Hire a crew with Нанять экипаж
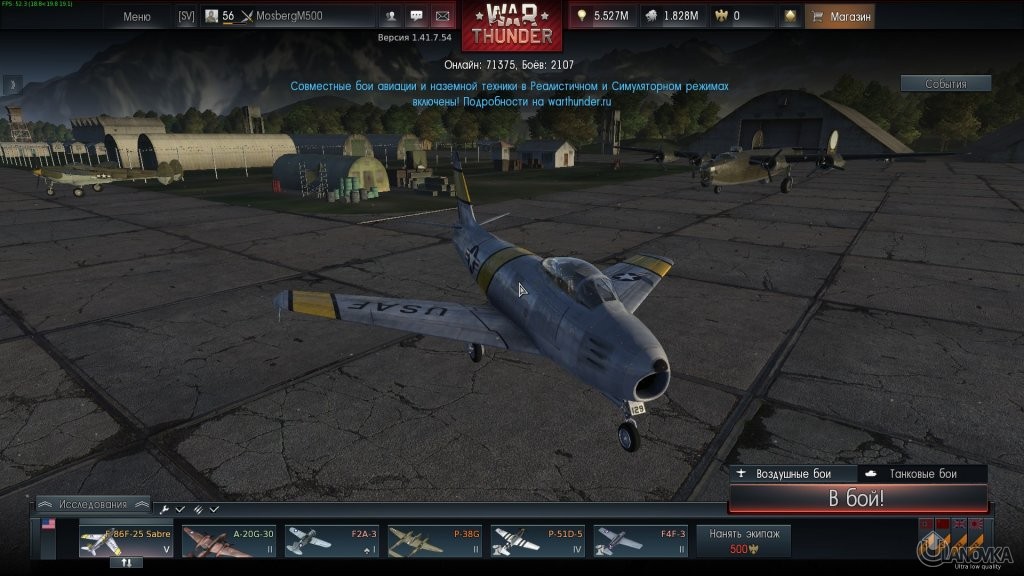The image size is (1024, 576). 743,541
